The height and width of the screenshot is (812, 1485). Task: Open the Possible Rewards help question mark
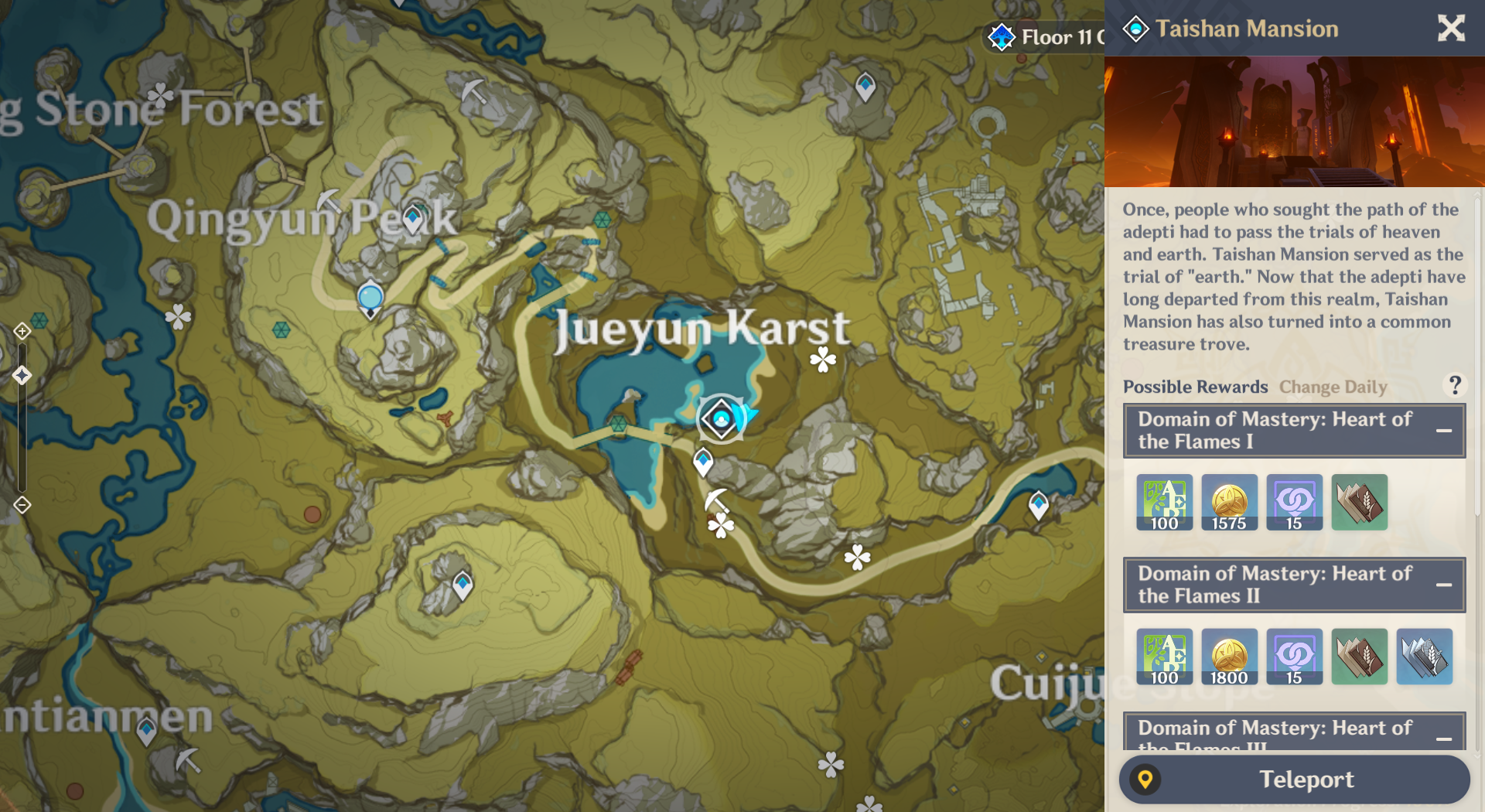(x=1454, y=385)
